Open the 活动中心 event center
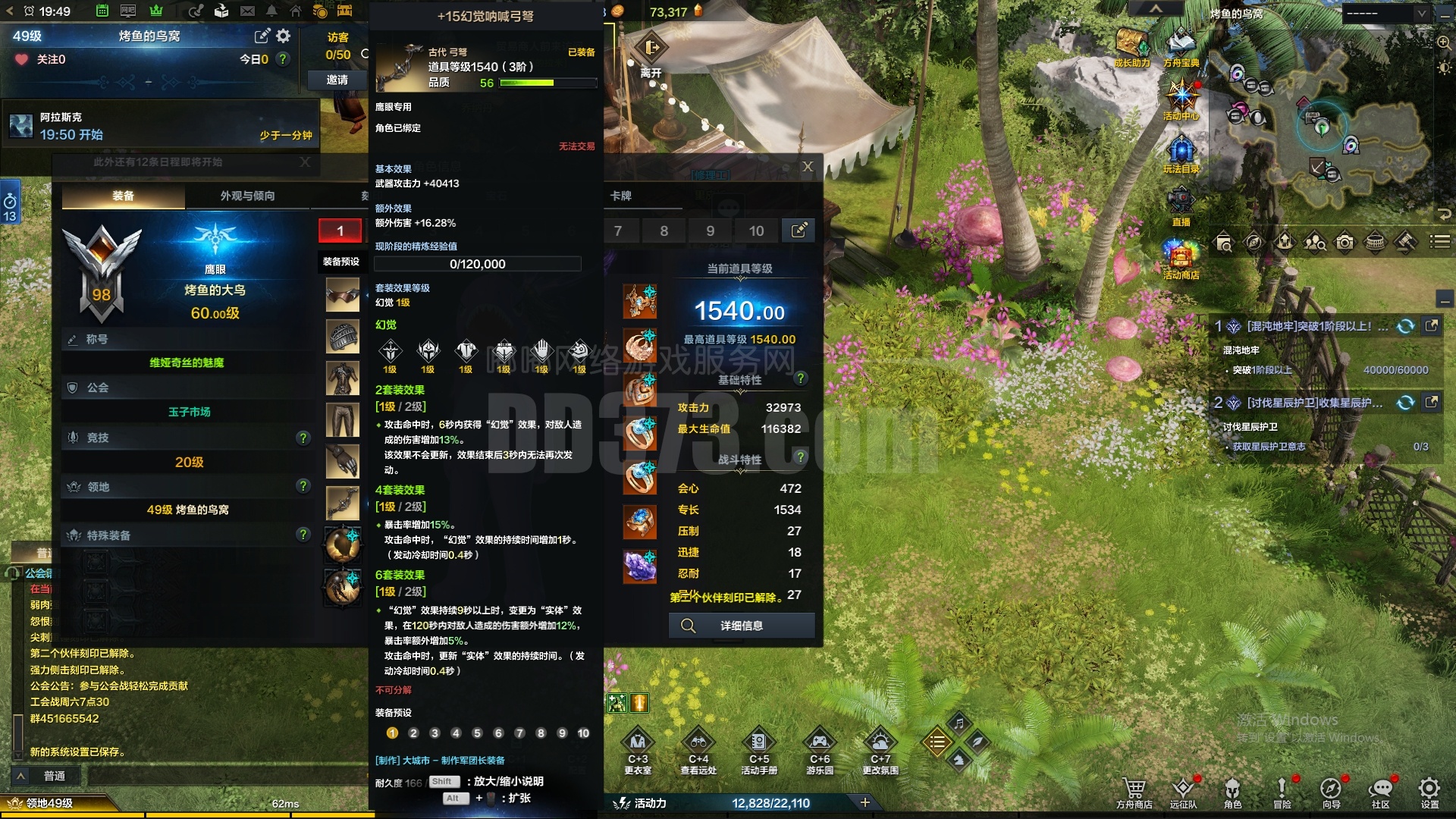1456x819 pixels. click(1181, 97)
